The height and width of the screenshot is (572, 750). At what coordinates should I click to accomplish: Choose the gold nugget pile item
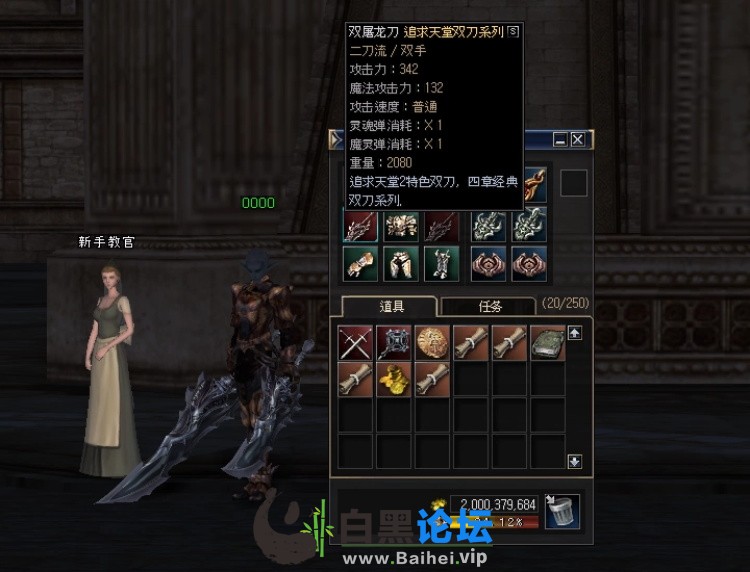click(394, 380)
